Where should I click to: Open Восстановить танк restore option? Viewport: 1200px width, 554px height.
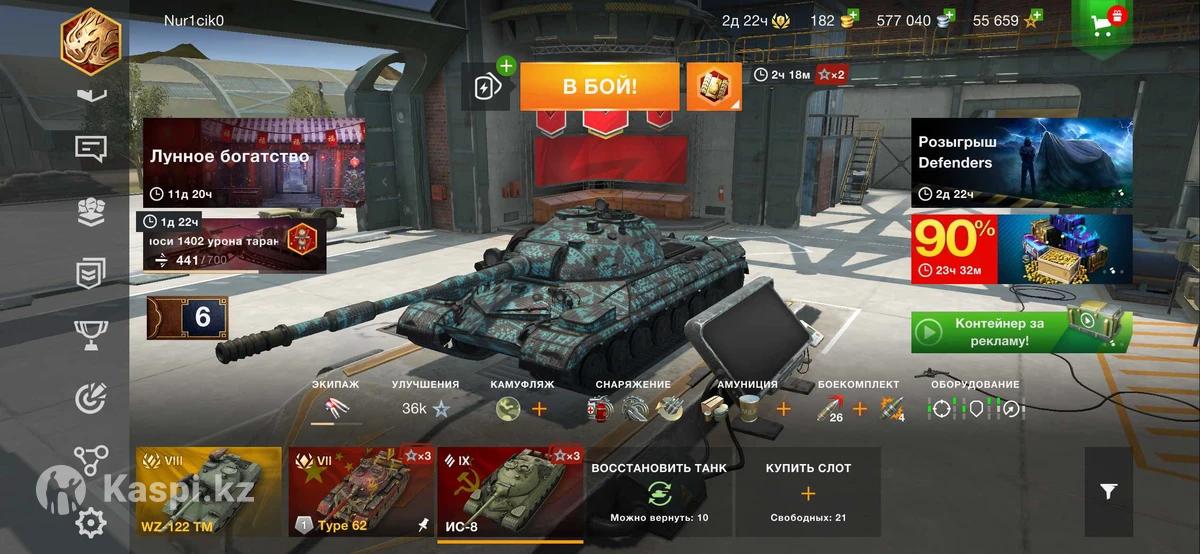point(659,492)
